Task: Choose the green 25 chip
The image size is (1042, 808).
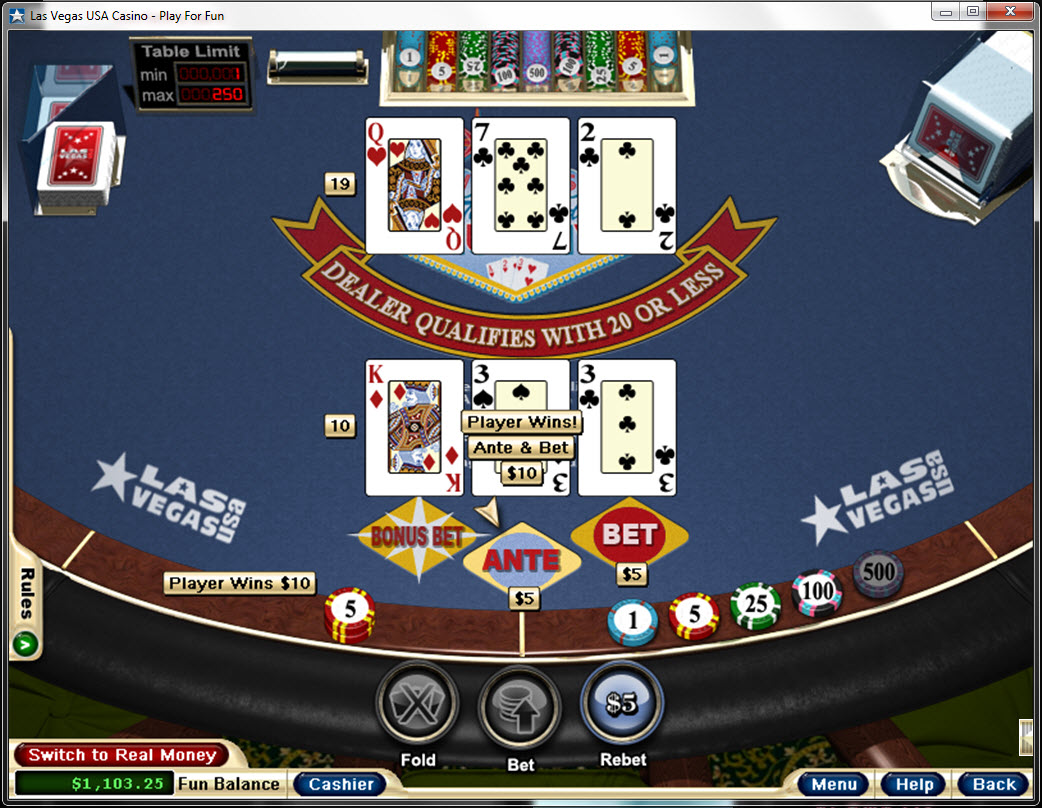Action: point(755,606)
